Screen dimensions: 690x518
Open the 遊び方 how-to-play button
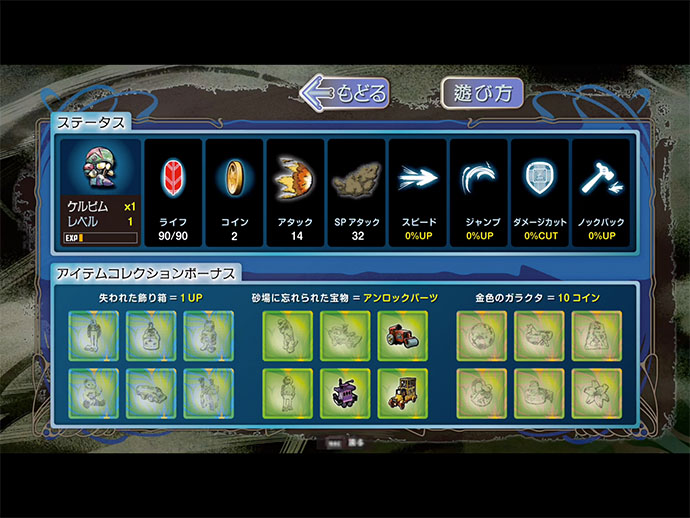click(484, 93)
